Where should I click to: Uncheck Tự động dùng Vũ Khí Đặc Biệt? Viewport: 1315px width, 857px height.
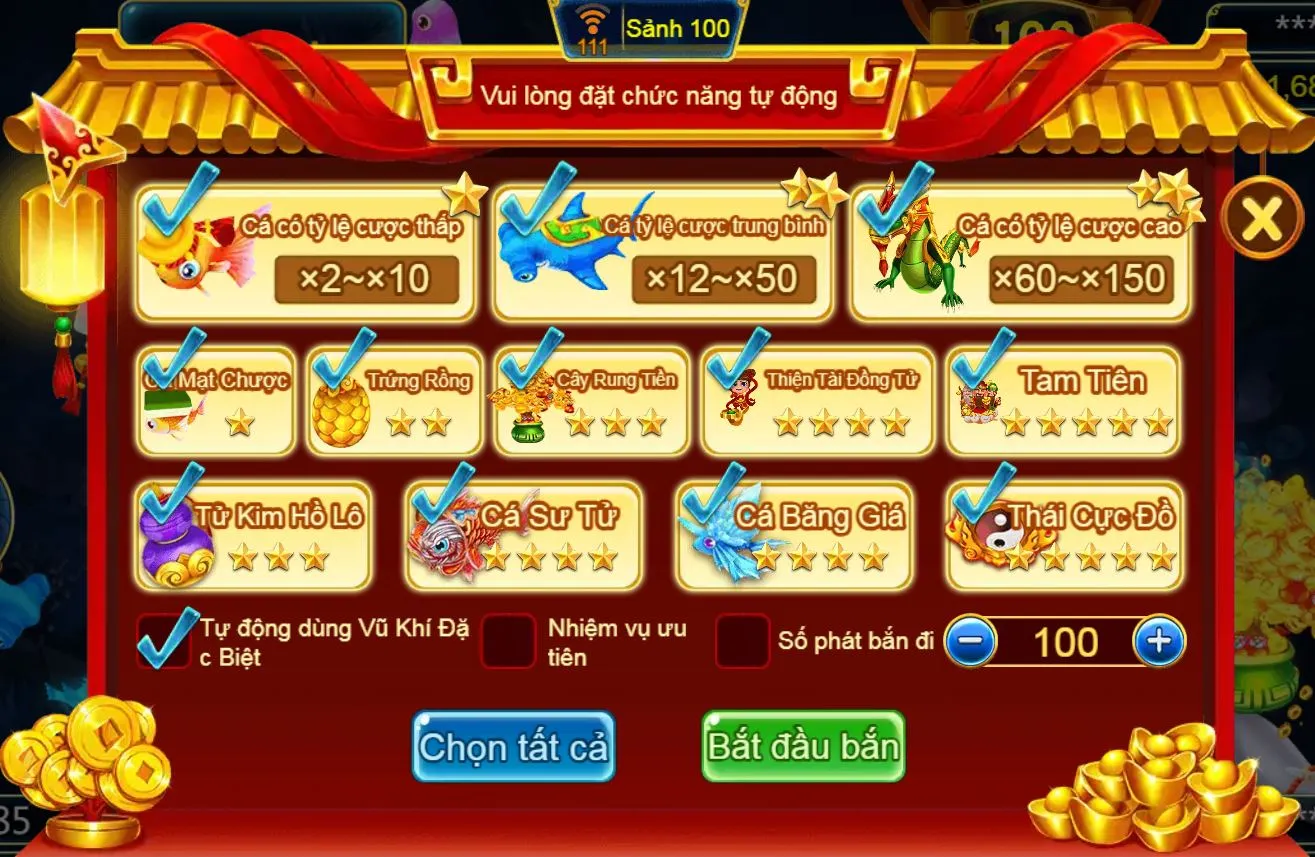click(x=164, y=641)
